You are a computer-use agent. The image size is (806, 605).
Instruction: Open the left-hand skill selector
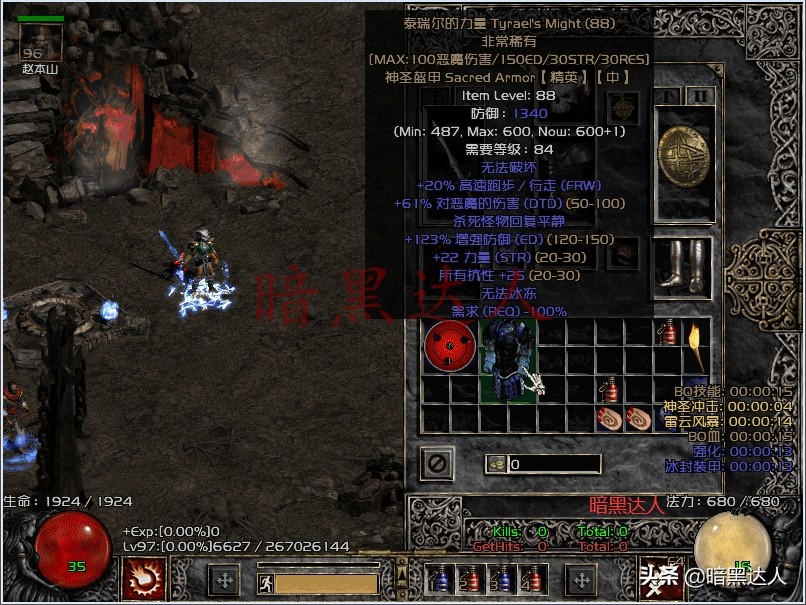point(142,578)
